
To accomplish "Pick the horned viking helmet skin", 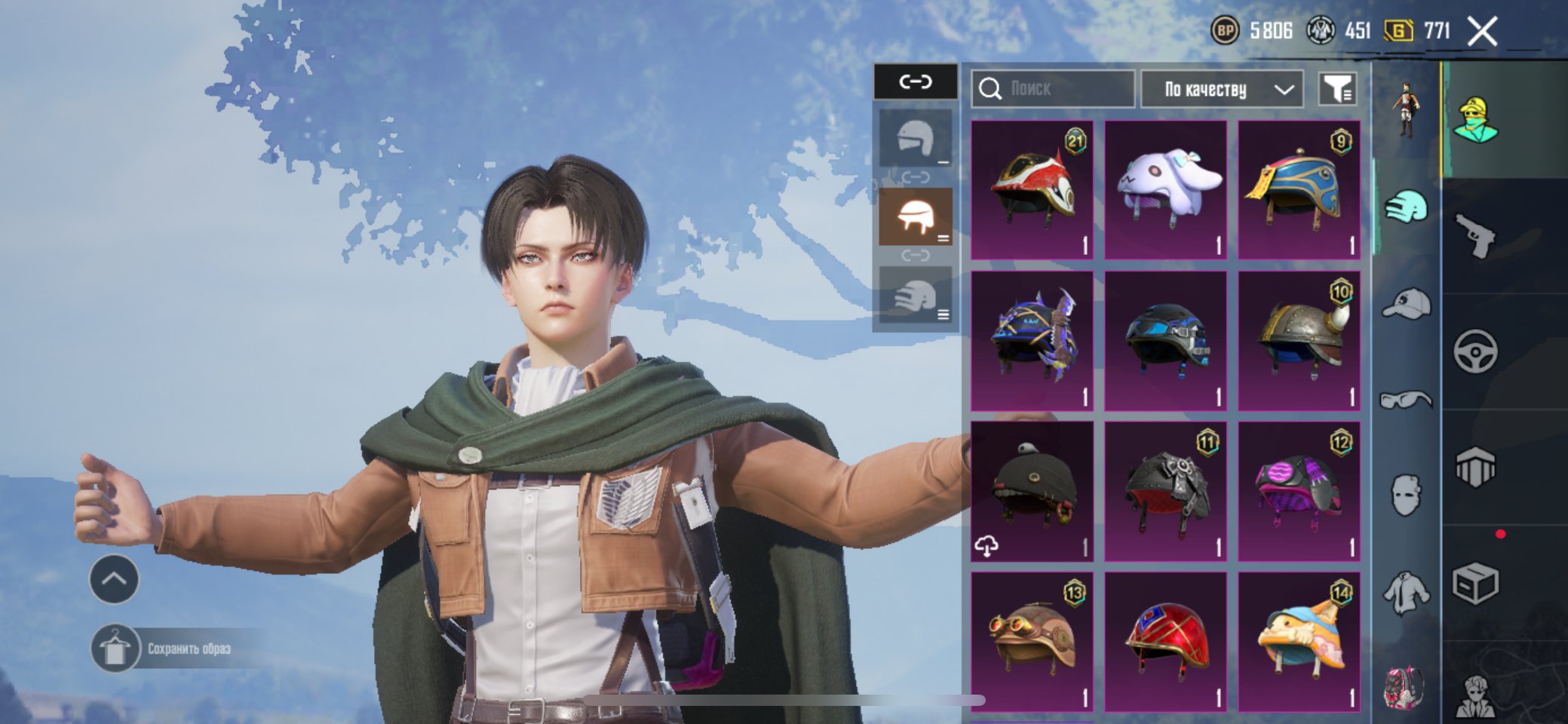I will [1299, 340].
